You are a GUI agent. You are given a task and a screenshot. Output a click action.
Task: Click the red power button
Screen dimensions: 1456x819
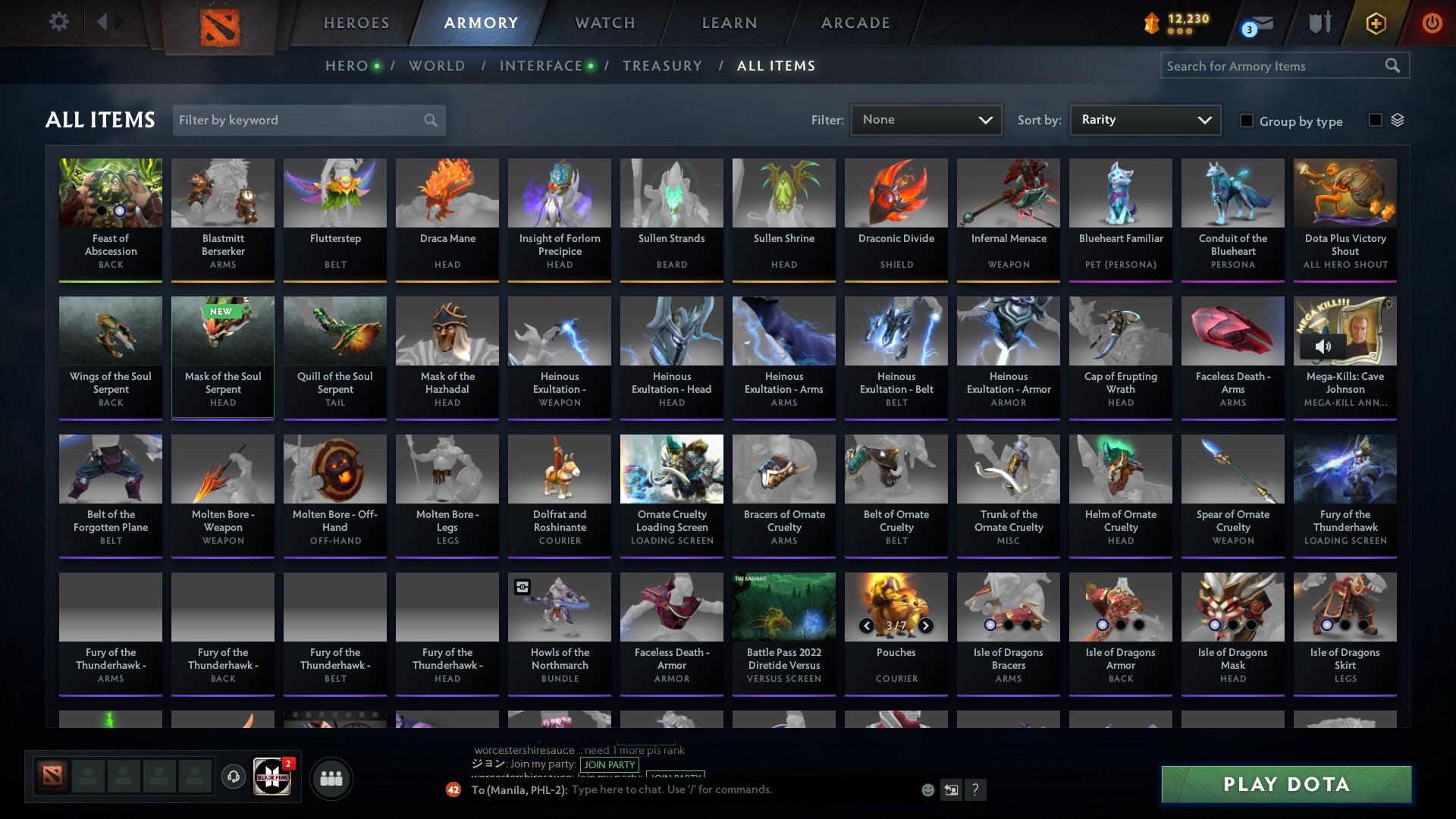1431,23
